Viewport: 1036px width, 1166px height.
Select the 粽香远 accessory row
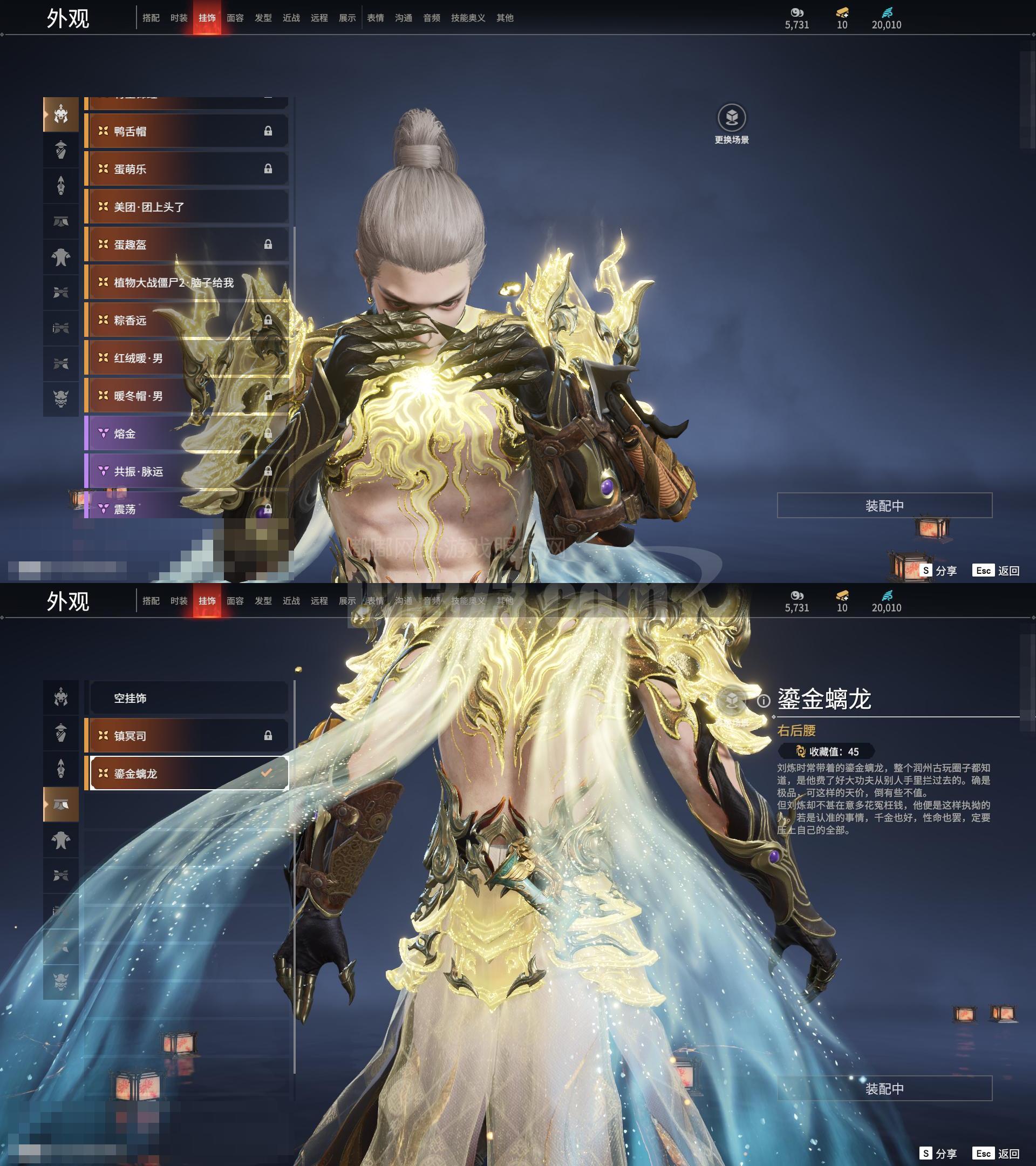coord(186,320)
